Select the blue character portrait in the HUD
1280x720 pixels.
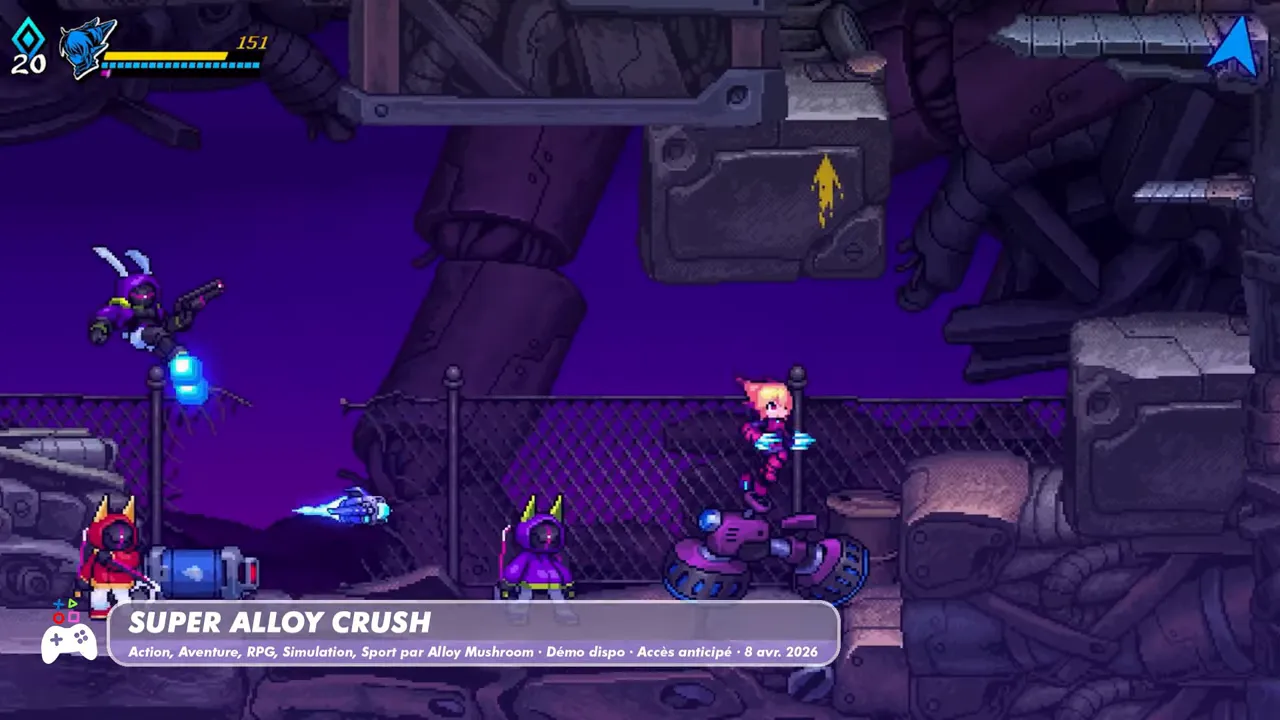pyautogui.click(x=88, y=48)
